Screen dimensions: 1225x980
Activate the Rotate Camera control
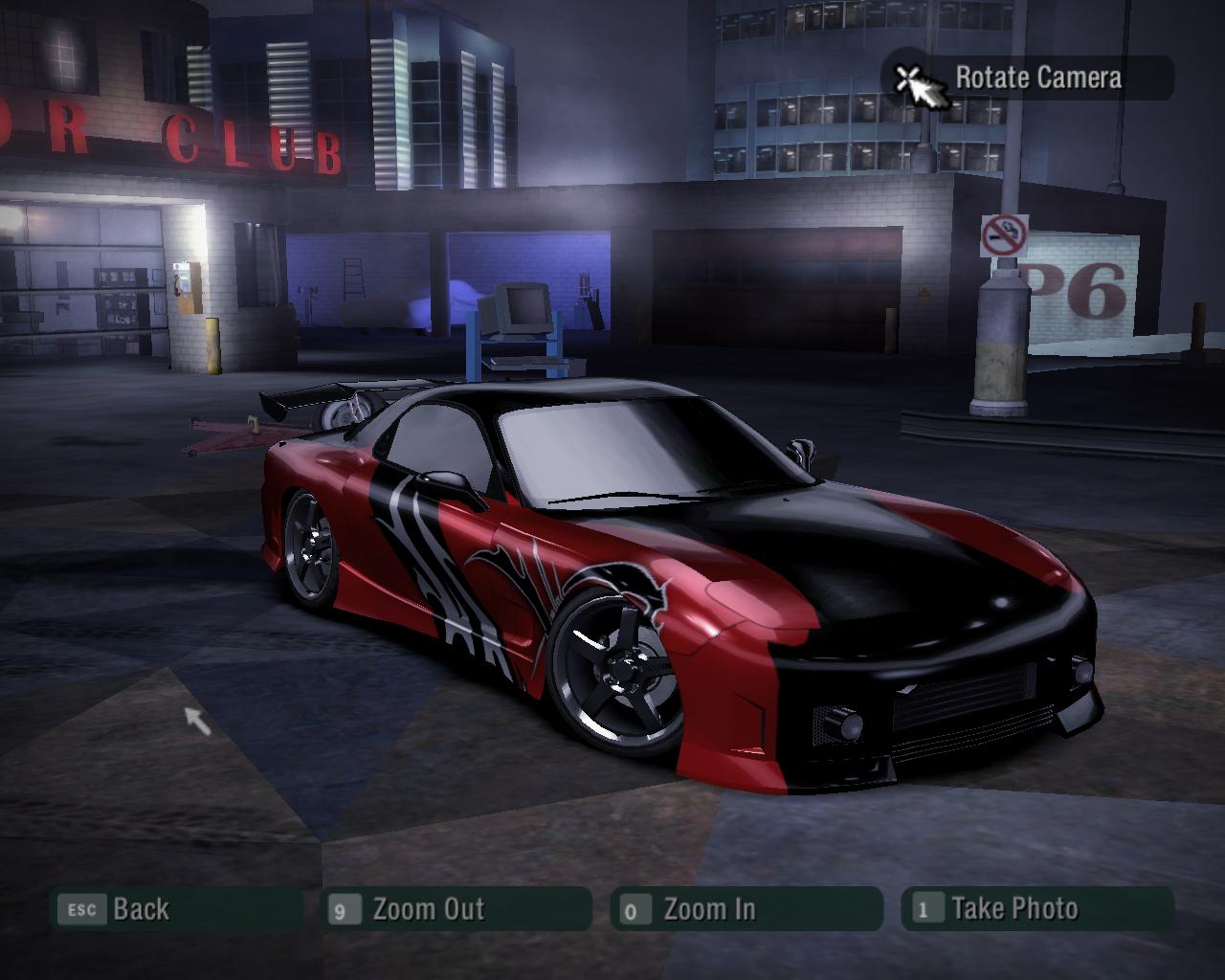[1028, 78]
